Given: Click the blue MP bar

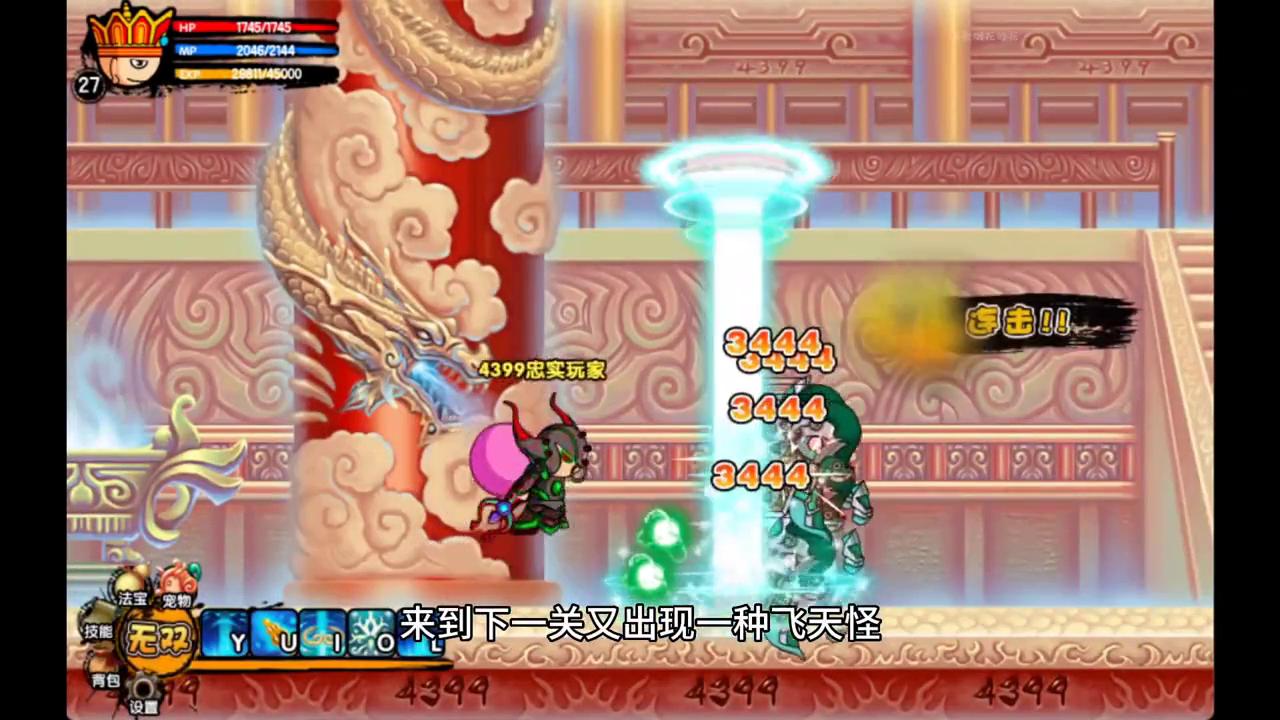Looking at the screenshot, I should [255, 51].
